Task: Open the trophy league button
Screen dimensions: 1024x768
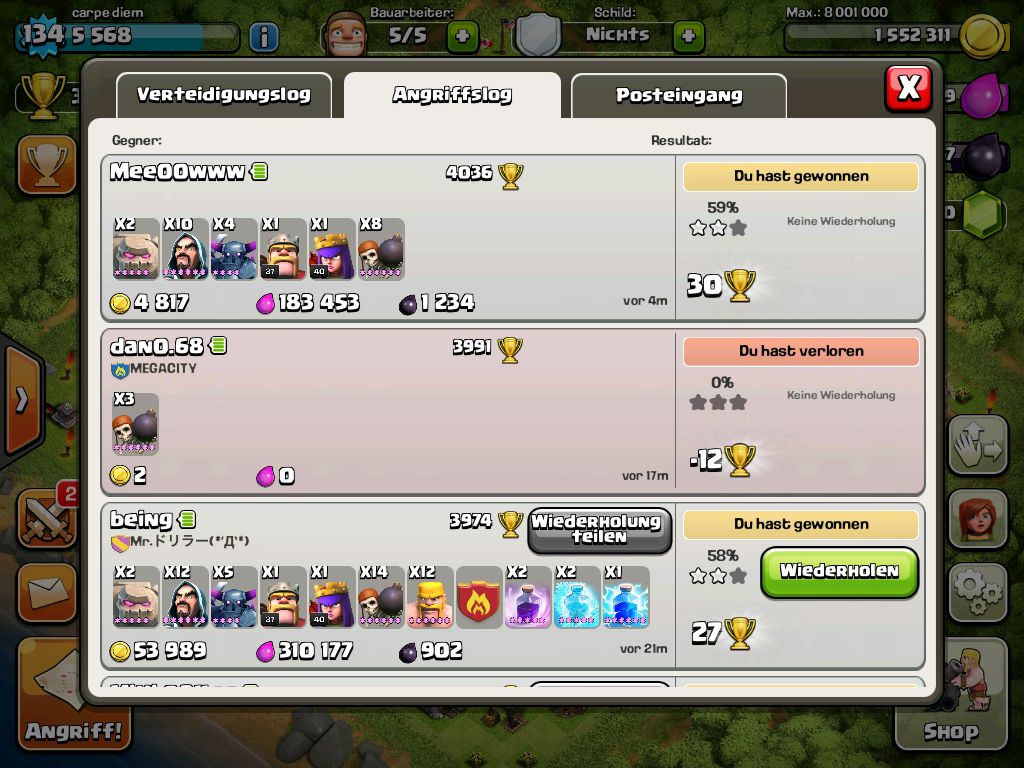Action: pos(46,165)
